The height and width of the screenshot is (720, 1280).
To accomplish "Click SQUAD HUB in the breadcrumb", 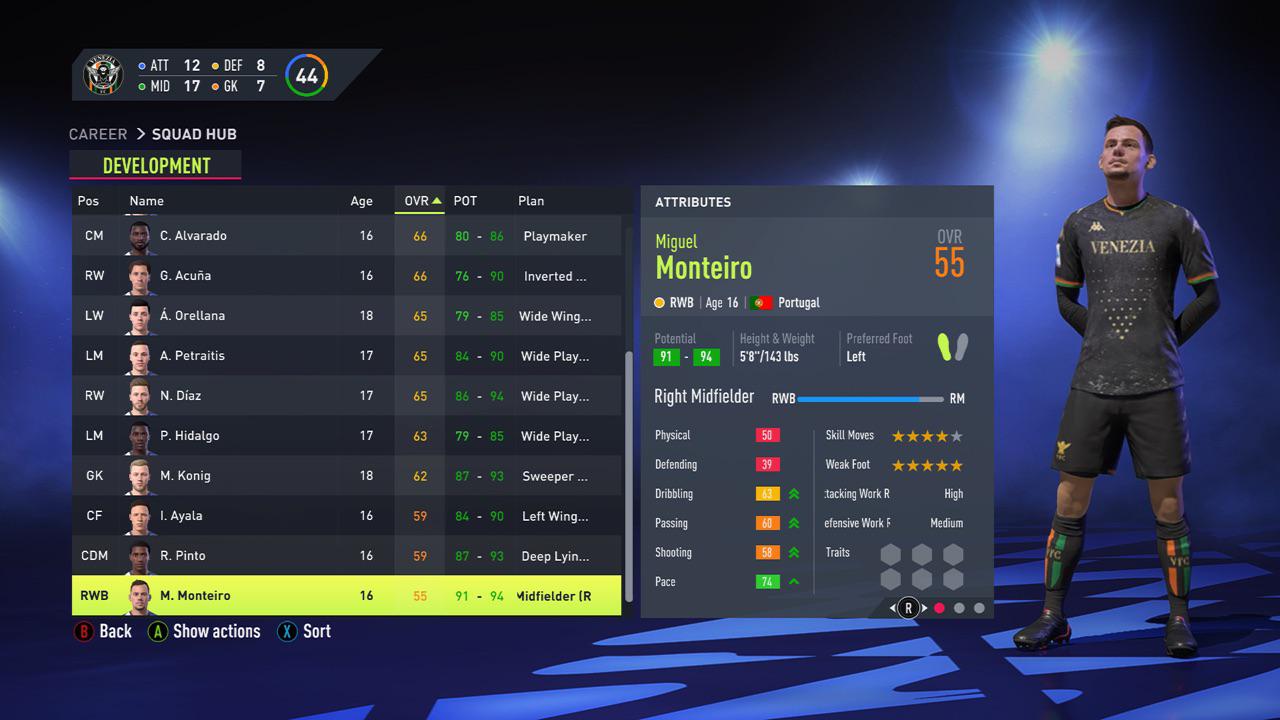I will click(194, 133).
